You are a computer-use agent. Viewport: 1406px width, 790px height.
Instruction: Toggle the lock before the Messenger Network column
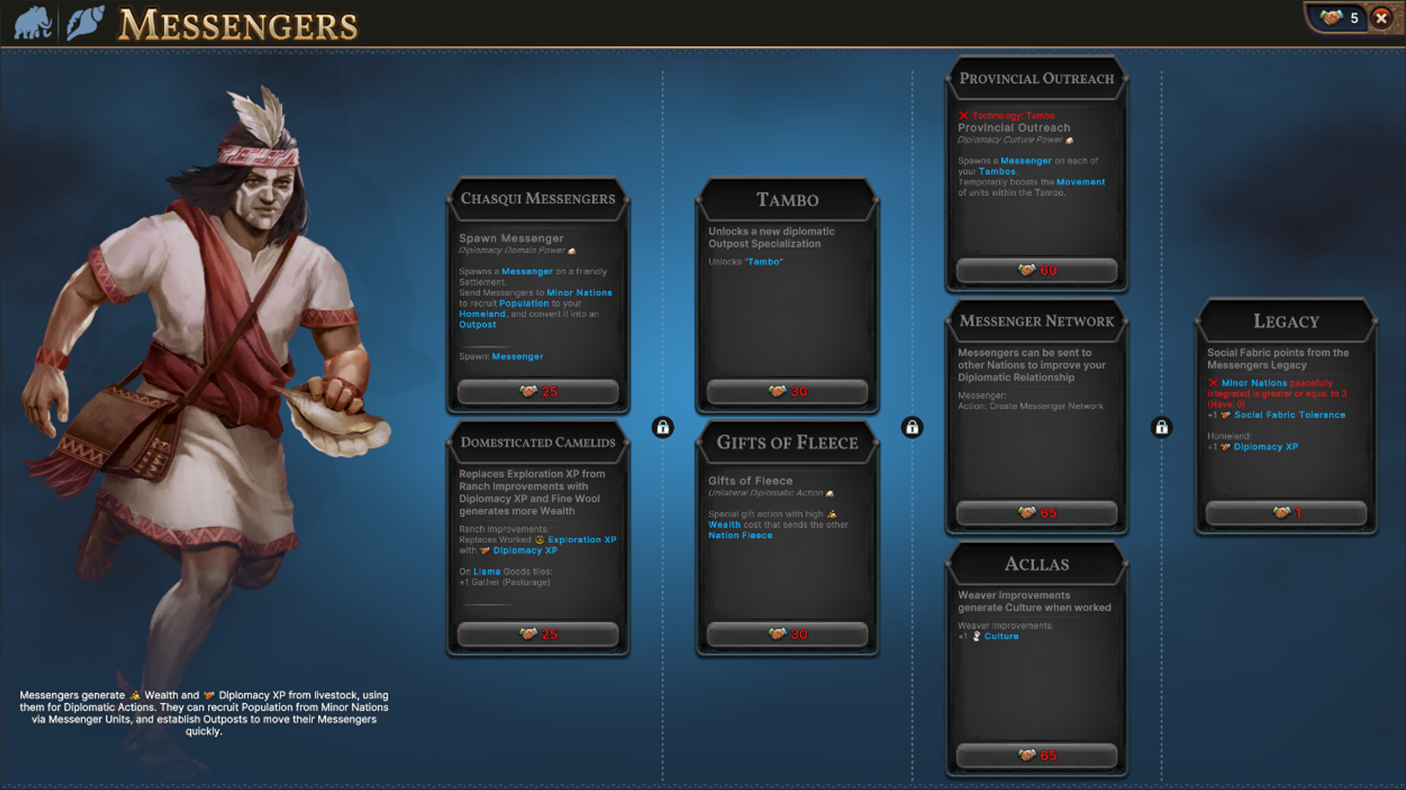click(x=912, y=427)
